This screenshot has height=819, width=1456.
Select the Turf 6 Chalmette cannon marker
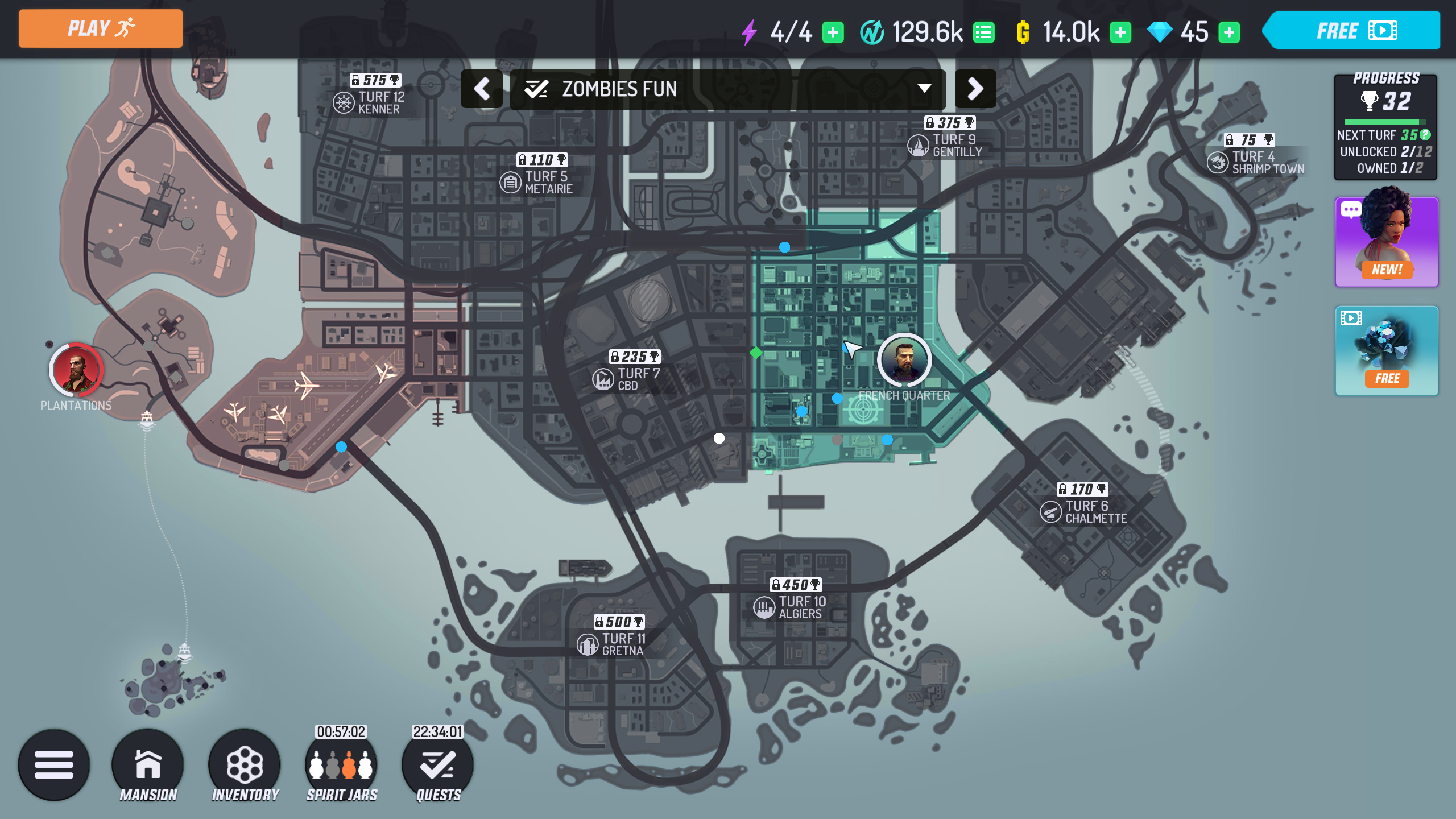coord(1051,511)
